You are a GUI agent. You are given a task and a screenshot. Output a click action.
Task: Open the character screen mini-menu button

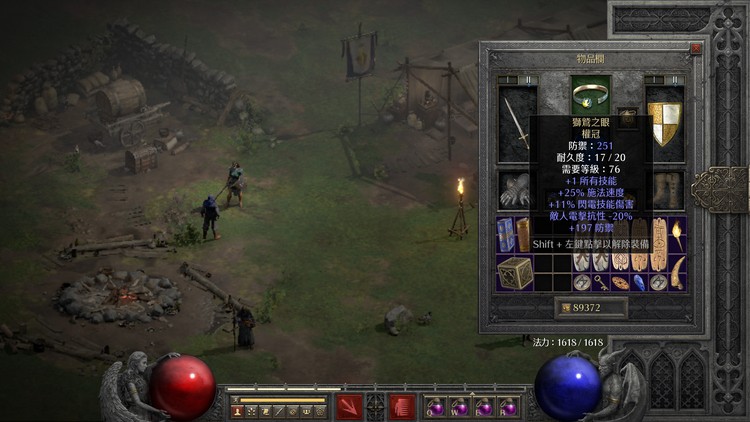point(238,410)
